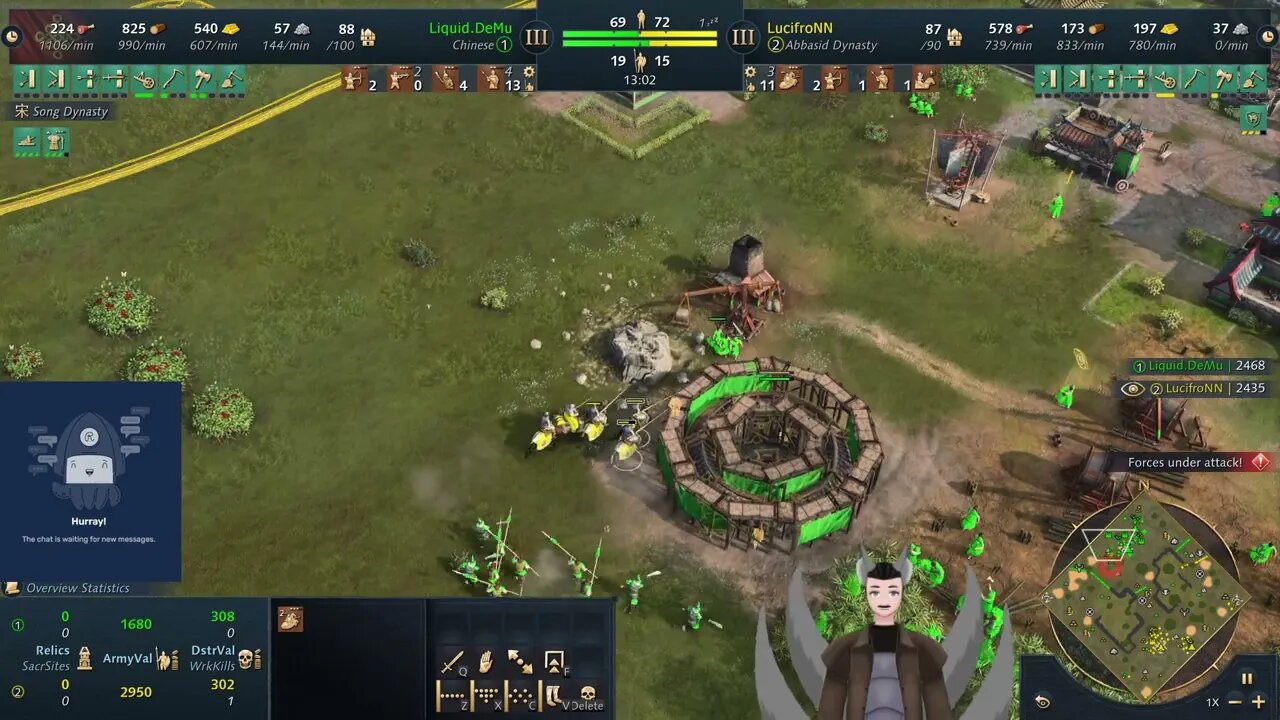Select the Attack Move sword command
1280x720 pixels.
click(x=451, y=660)
